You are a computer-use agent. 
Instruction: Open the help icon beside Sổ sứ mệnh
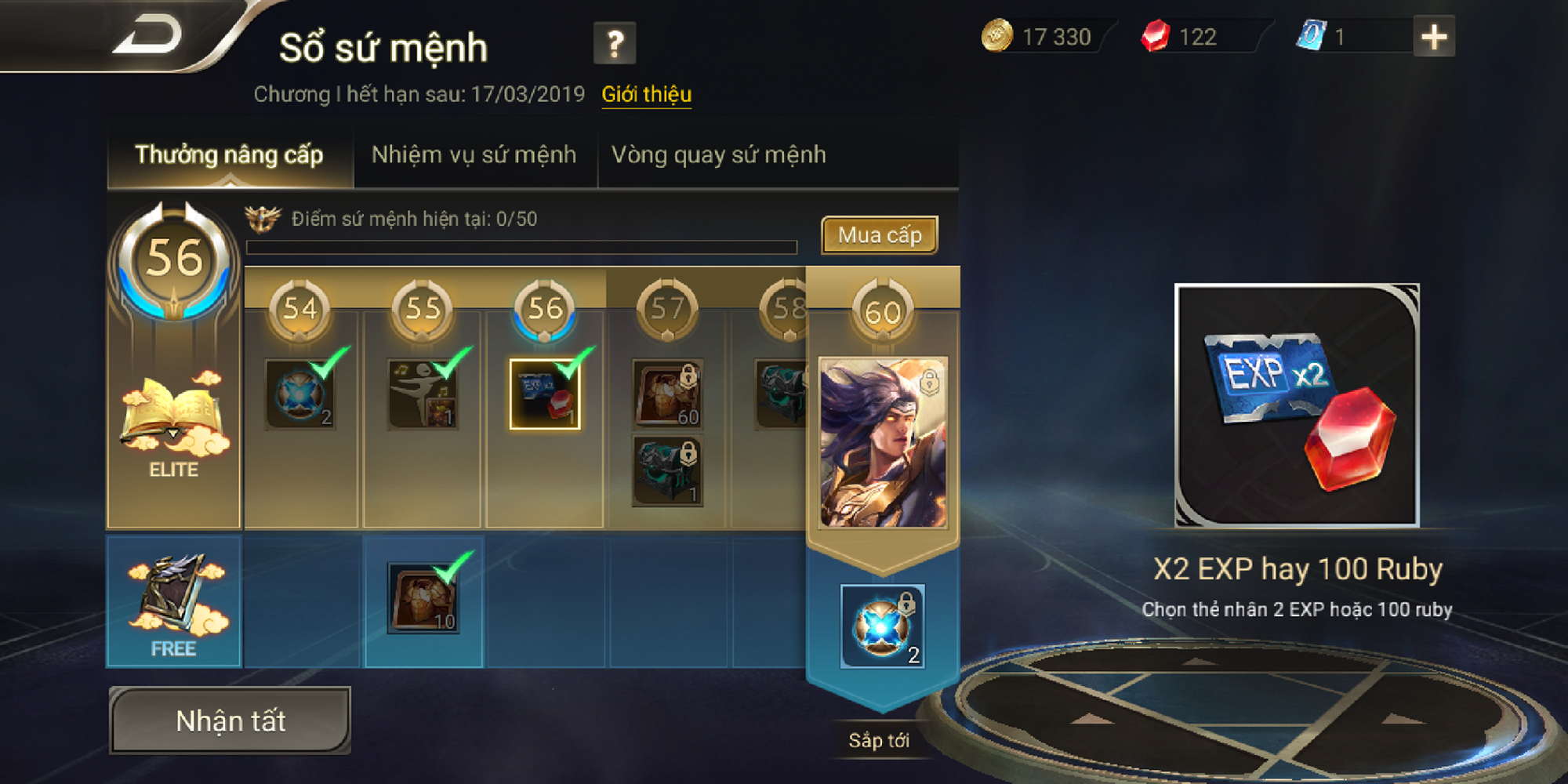616,45
